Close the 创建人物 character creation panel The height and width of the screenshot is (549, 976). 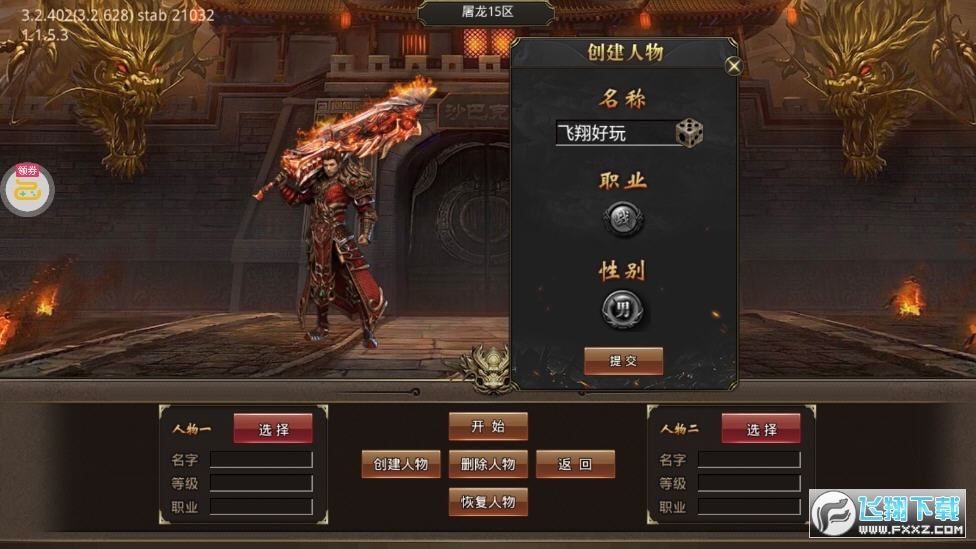coord(734,67)
